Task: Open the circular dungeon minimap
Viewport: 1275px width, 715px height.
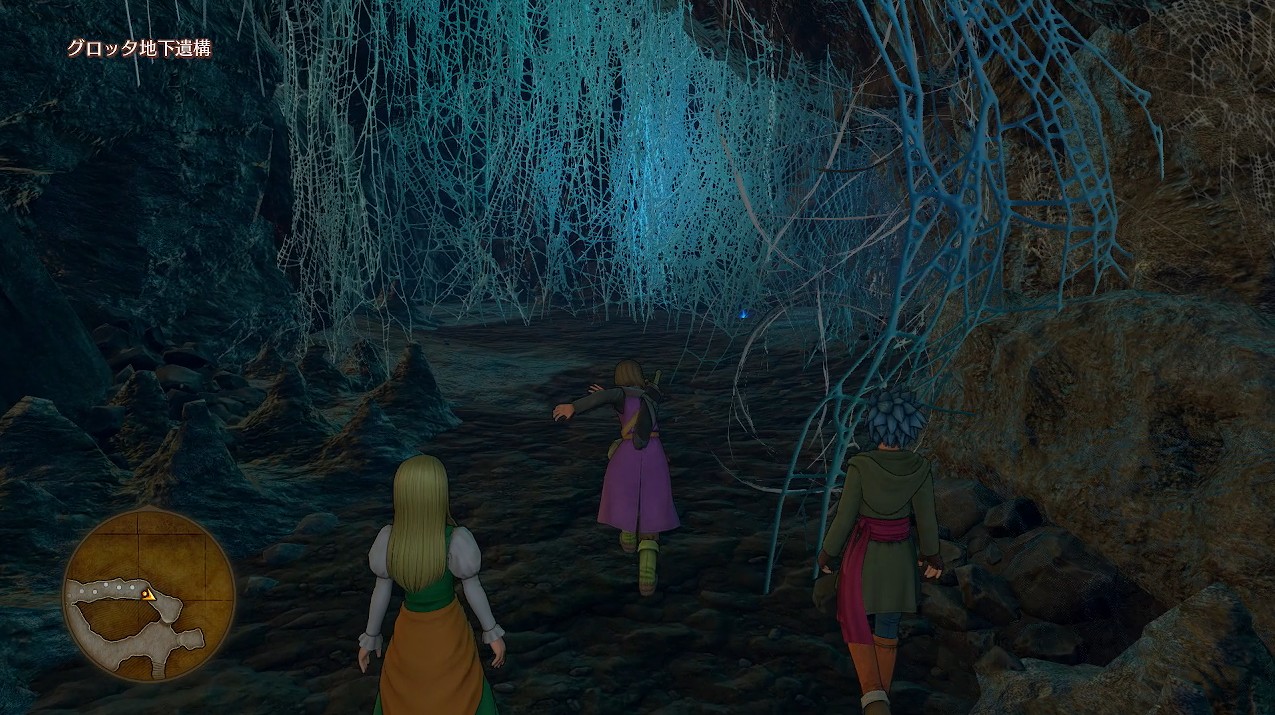Action: pyautogui.click(x=148, y=596)
